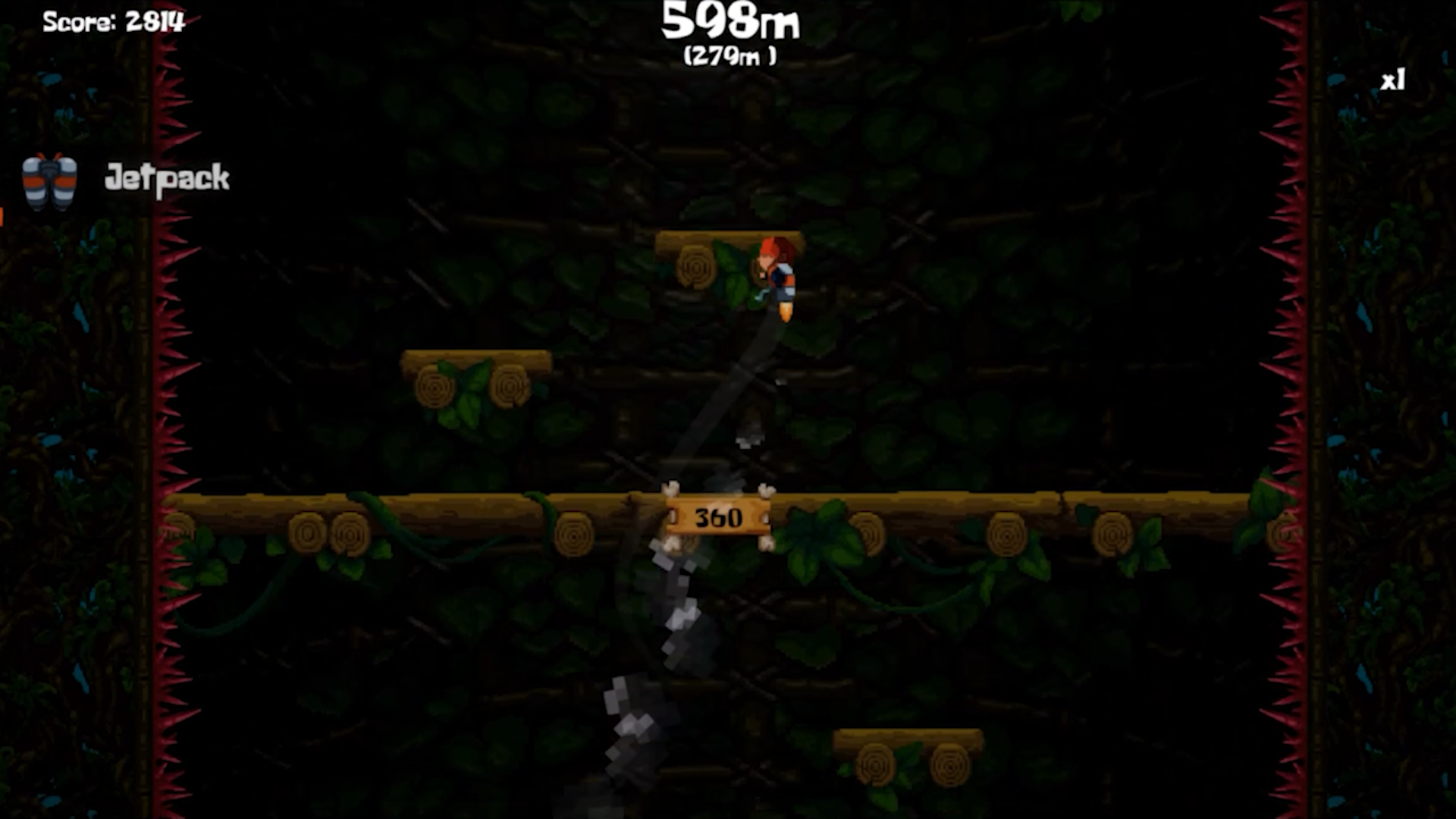Select the altitude header at screen top
The width and height of the screenshot is (1456, 819).
[730, 24]
